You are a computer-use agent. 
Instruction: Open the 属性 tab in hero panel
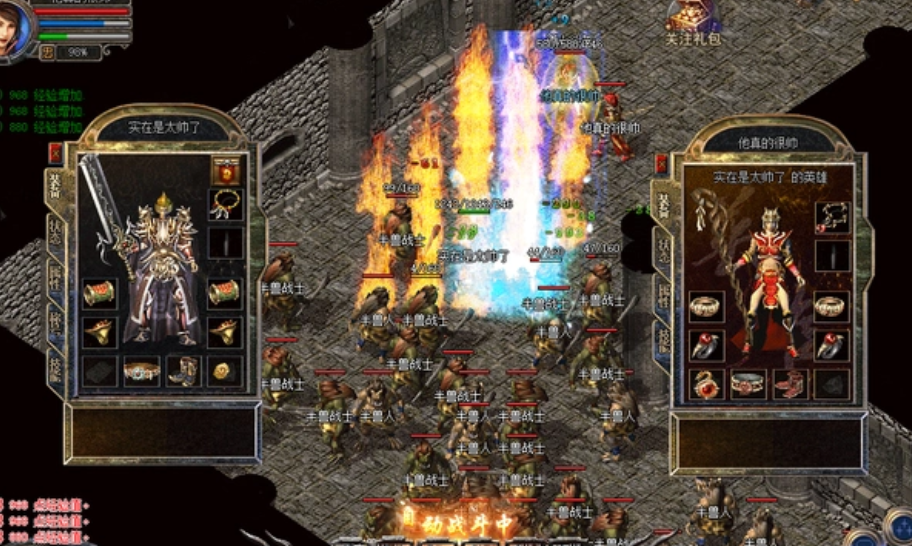663,293
